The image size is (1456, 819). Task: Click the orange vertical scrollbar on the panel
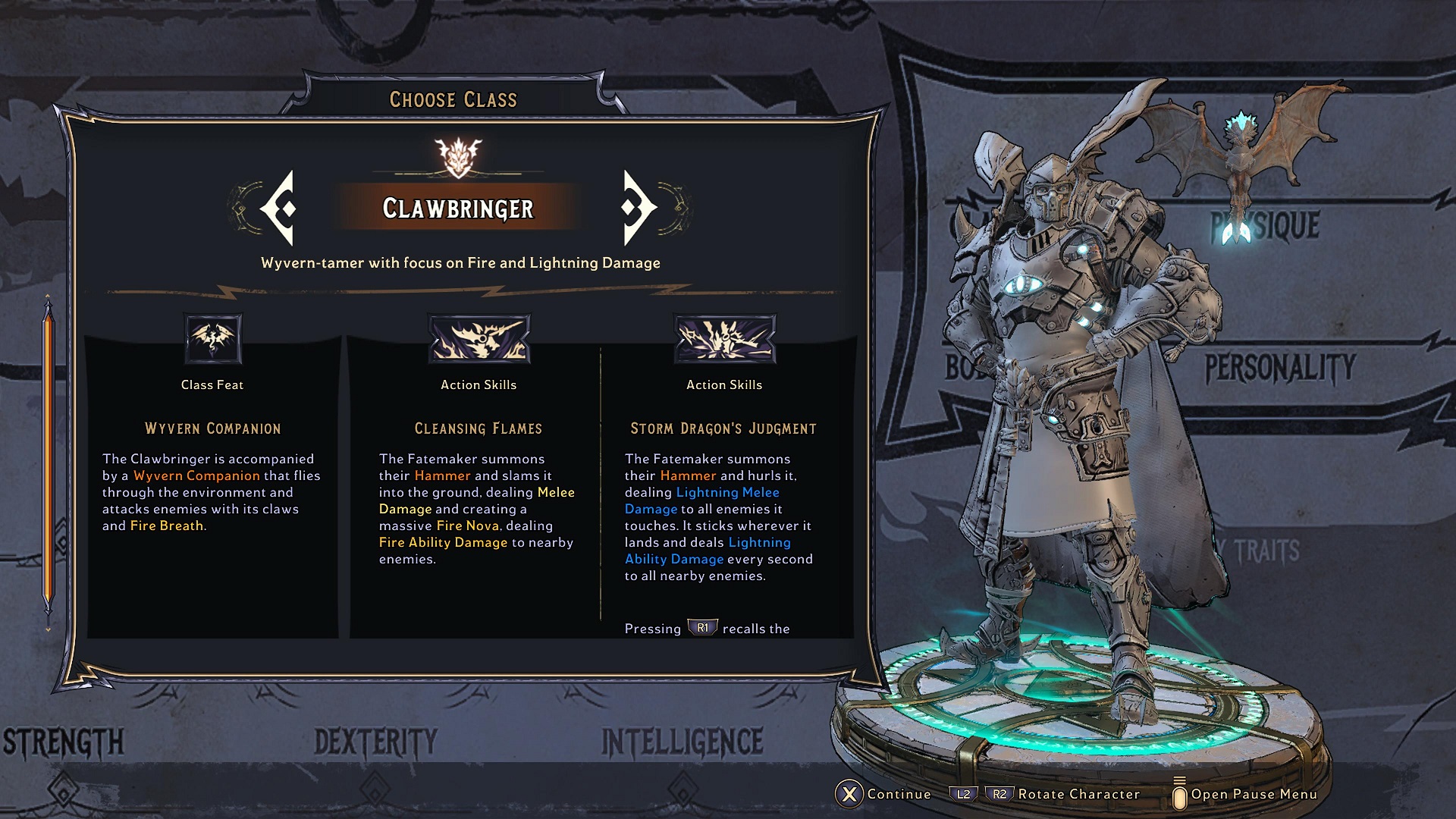click(x=49, y=455)
